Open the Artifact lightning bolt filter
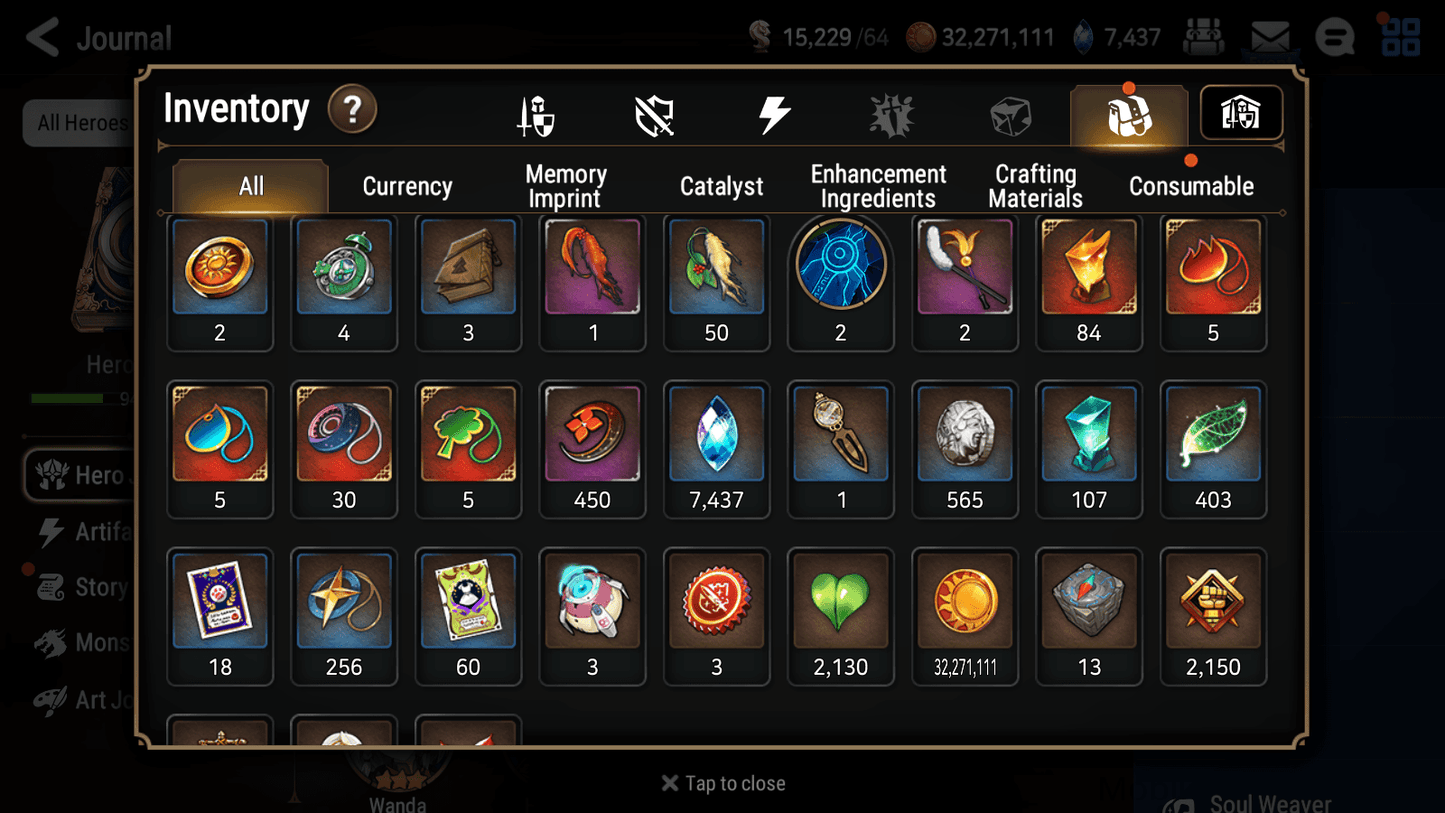 tap(775, 113)
